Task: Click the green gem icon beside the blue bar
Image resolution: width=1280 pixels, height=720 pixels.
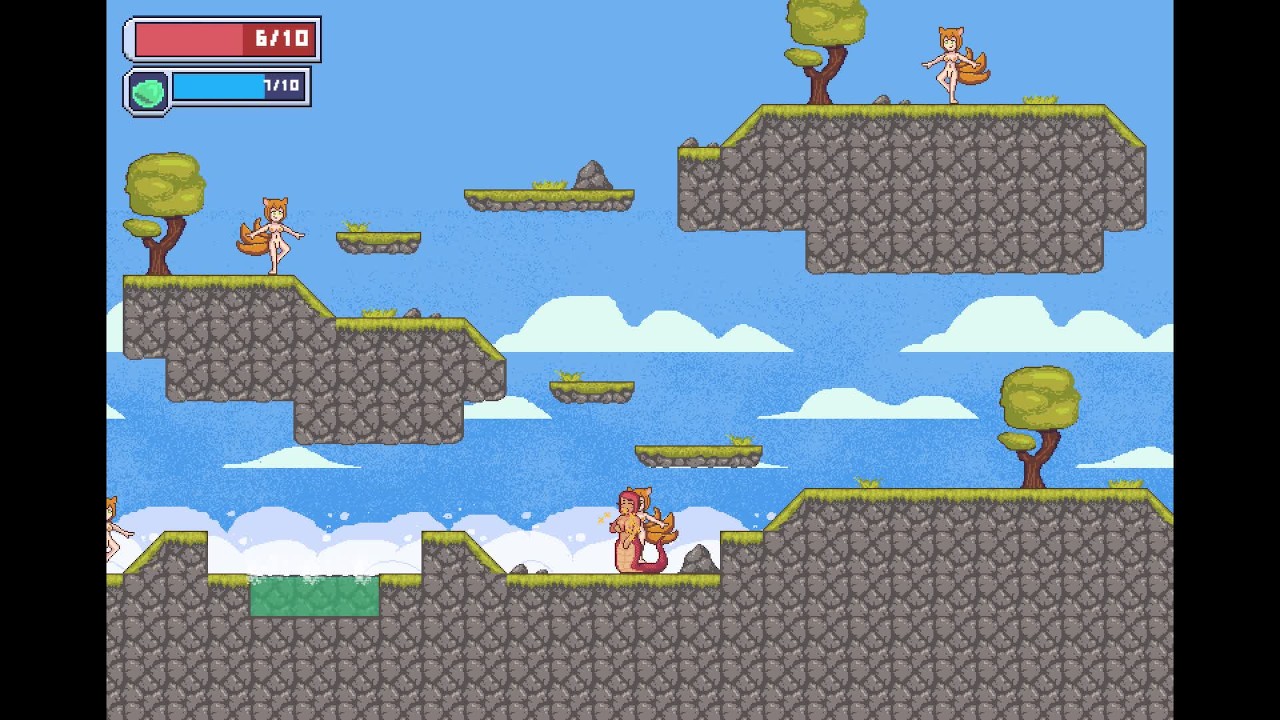Action: coord(148,92)
